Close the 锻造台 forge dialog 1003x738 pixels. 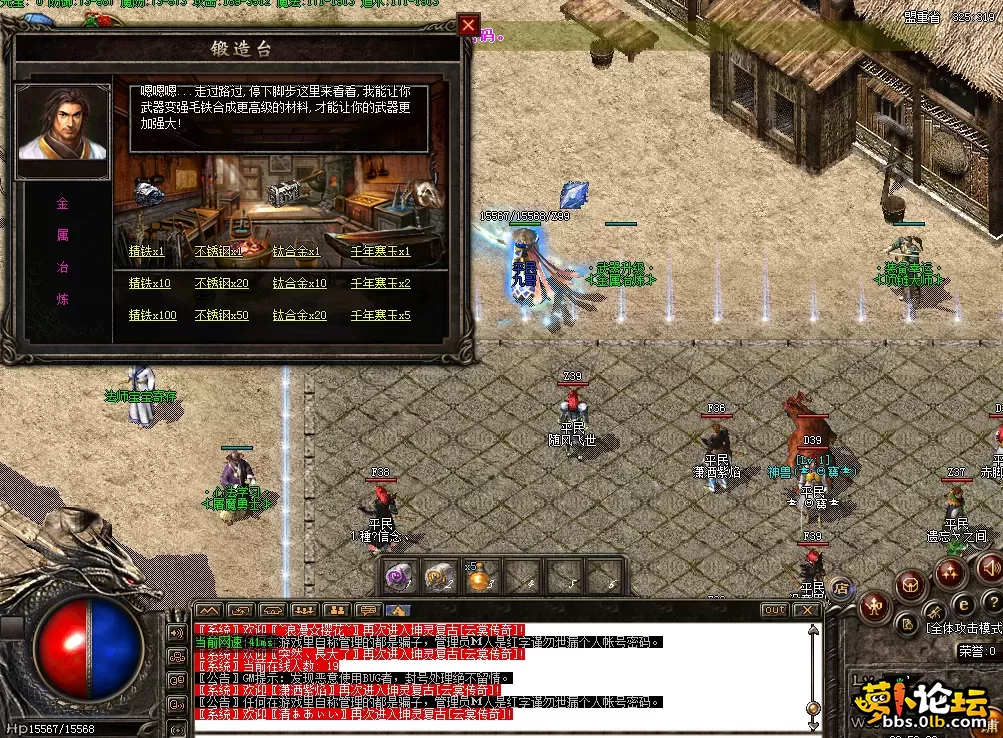point(468,26)
